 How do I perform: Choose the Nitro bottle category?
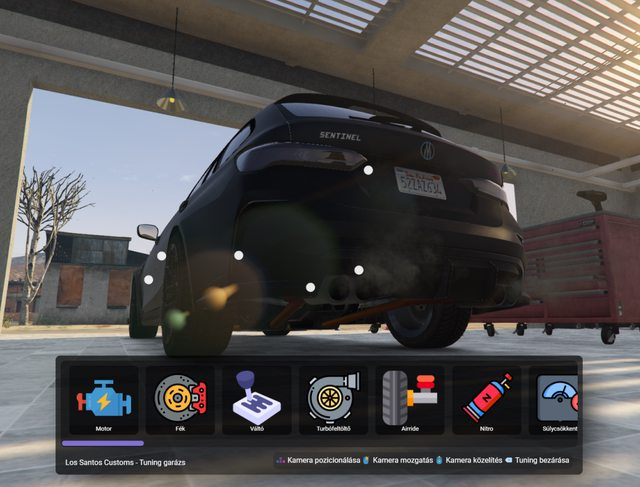pos(487,400)
